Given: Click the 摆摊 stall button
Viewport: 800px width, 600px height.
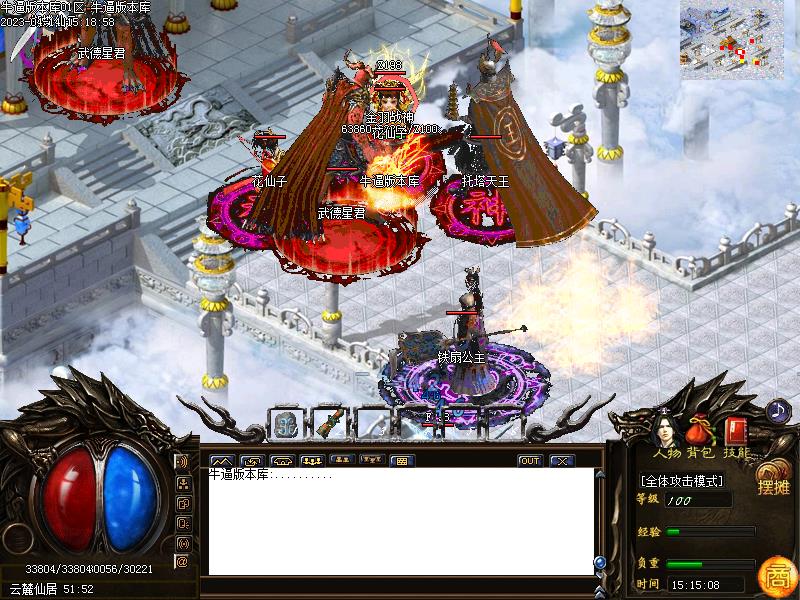Looking at the screenshot, I should click(772, 478).
